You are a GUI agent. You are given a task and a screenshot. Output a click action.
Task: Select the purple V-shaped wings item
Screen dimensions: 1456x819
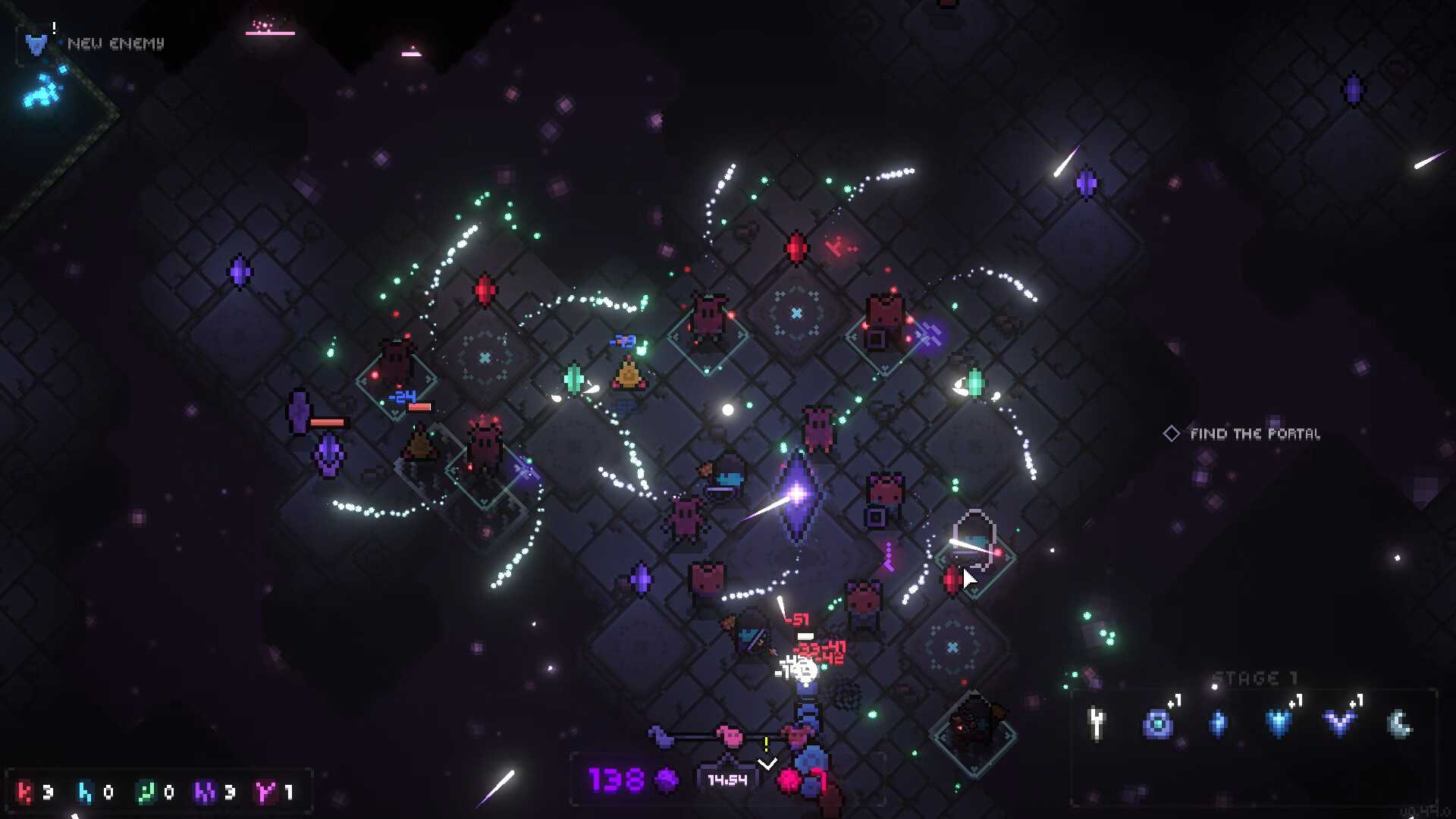click(x=1339, y=723)
